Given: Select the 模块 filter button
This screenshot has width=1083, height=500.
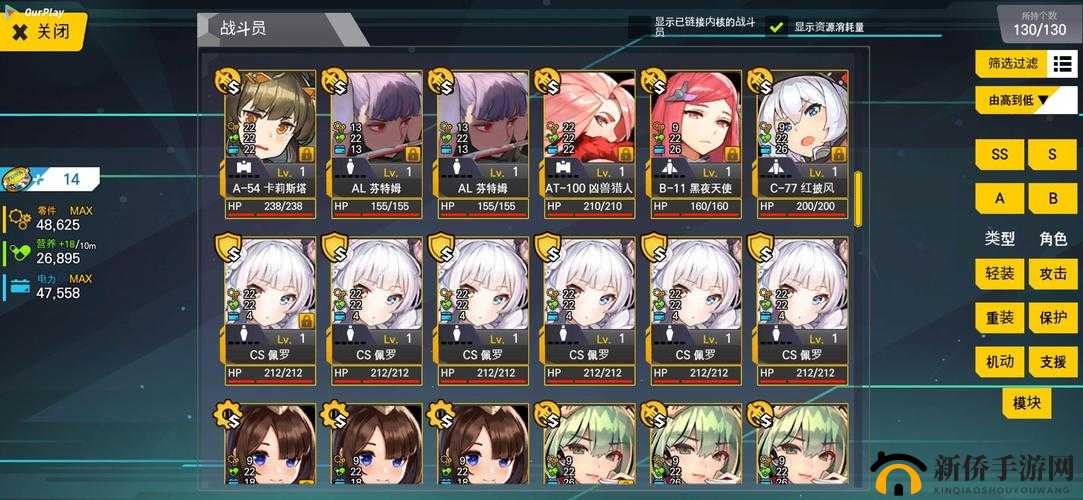Looking at the screenshot, I should [1027, 403].
